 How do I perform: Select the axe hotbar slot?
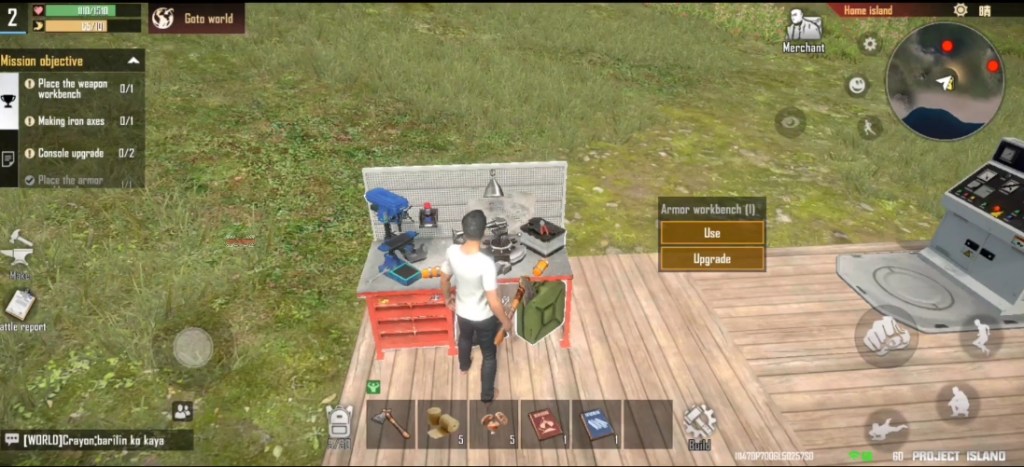[391, 424]
